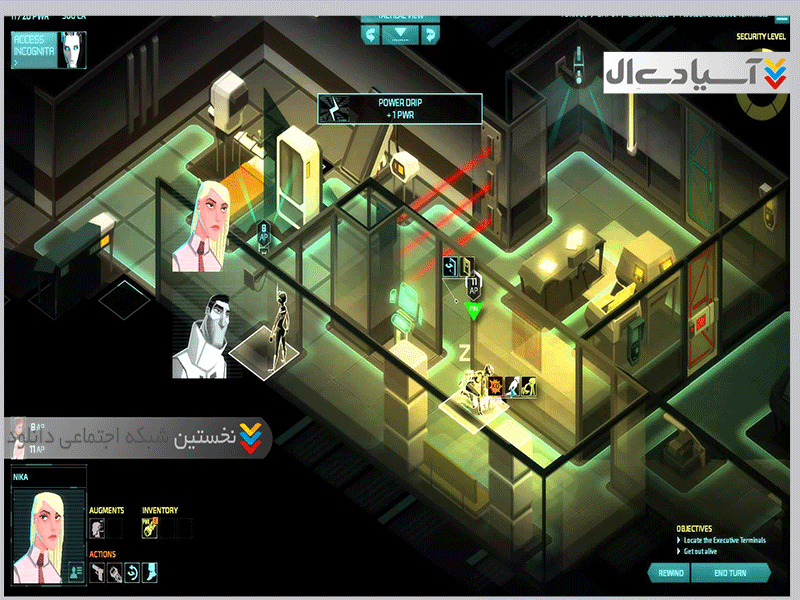Rotate the camera with the right arrow
The height and width of the screenshot is (600, 800).
(x=429, y=35)
